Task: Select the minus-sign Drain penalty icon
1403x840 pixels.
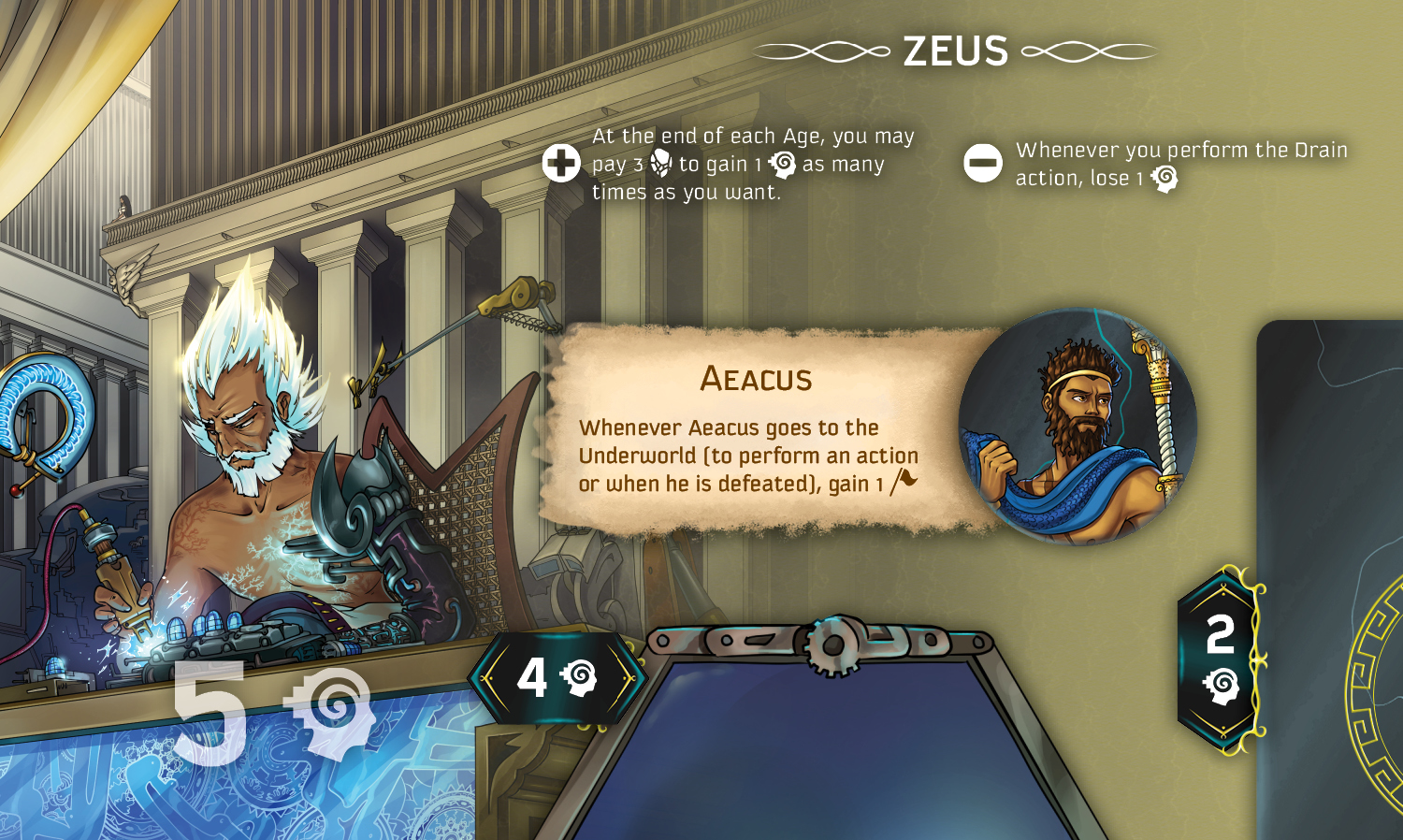Action: point(983,164)
